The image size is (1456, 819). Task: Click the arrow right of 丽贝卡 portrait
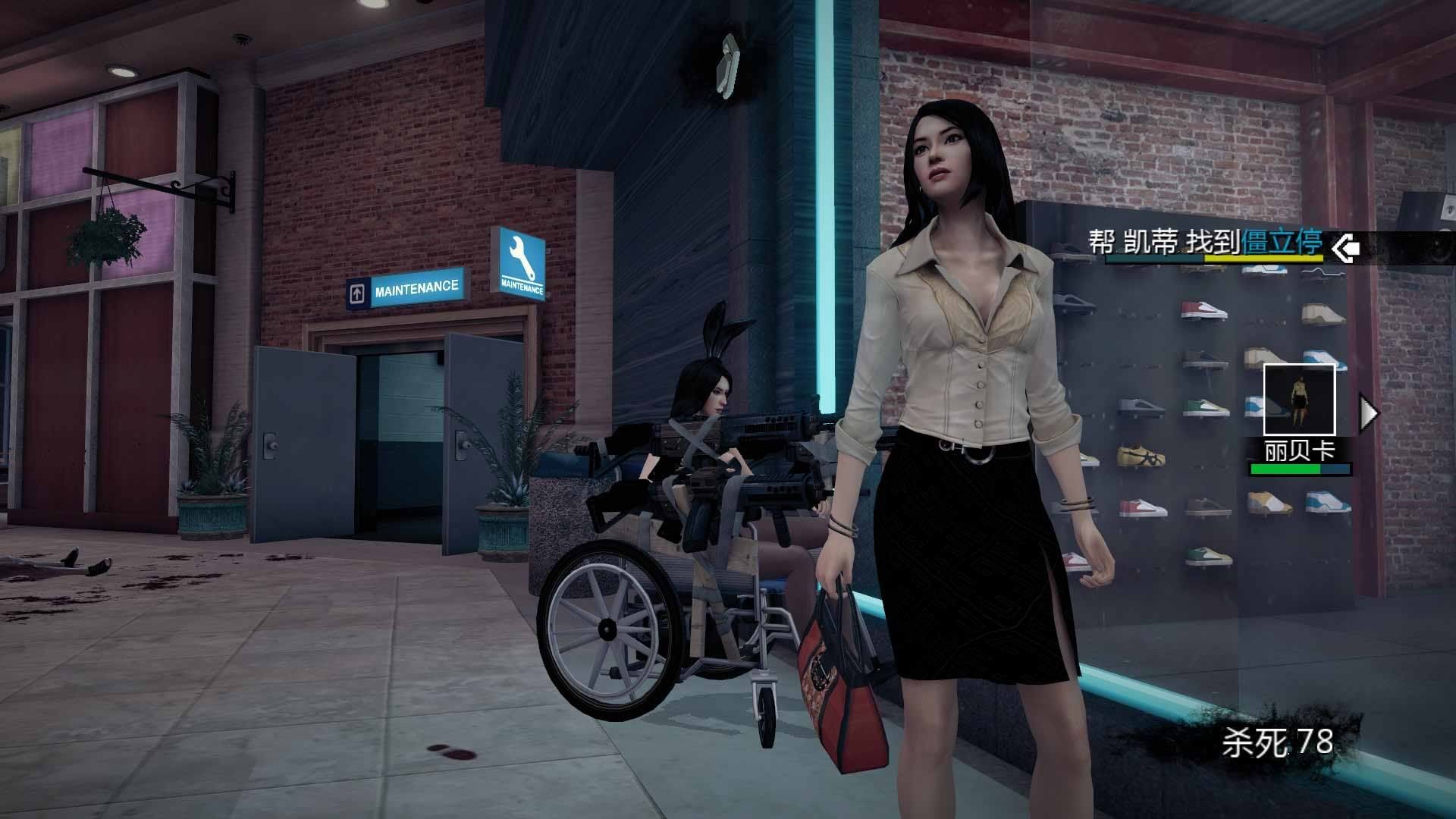pyautogui.click(x=1369, y=413)
